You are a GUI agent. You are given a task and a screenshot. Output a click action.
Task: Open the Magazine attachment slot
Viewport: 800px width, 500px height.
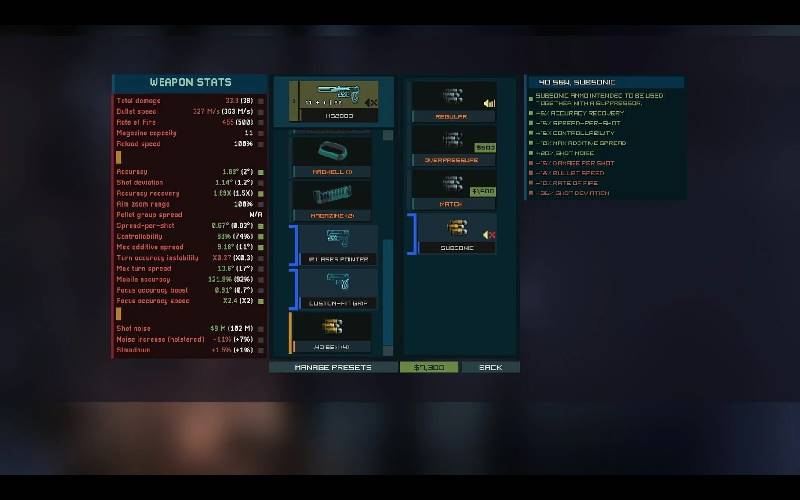[331, 202]
